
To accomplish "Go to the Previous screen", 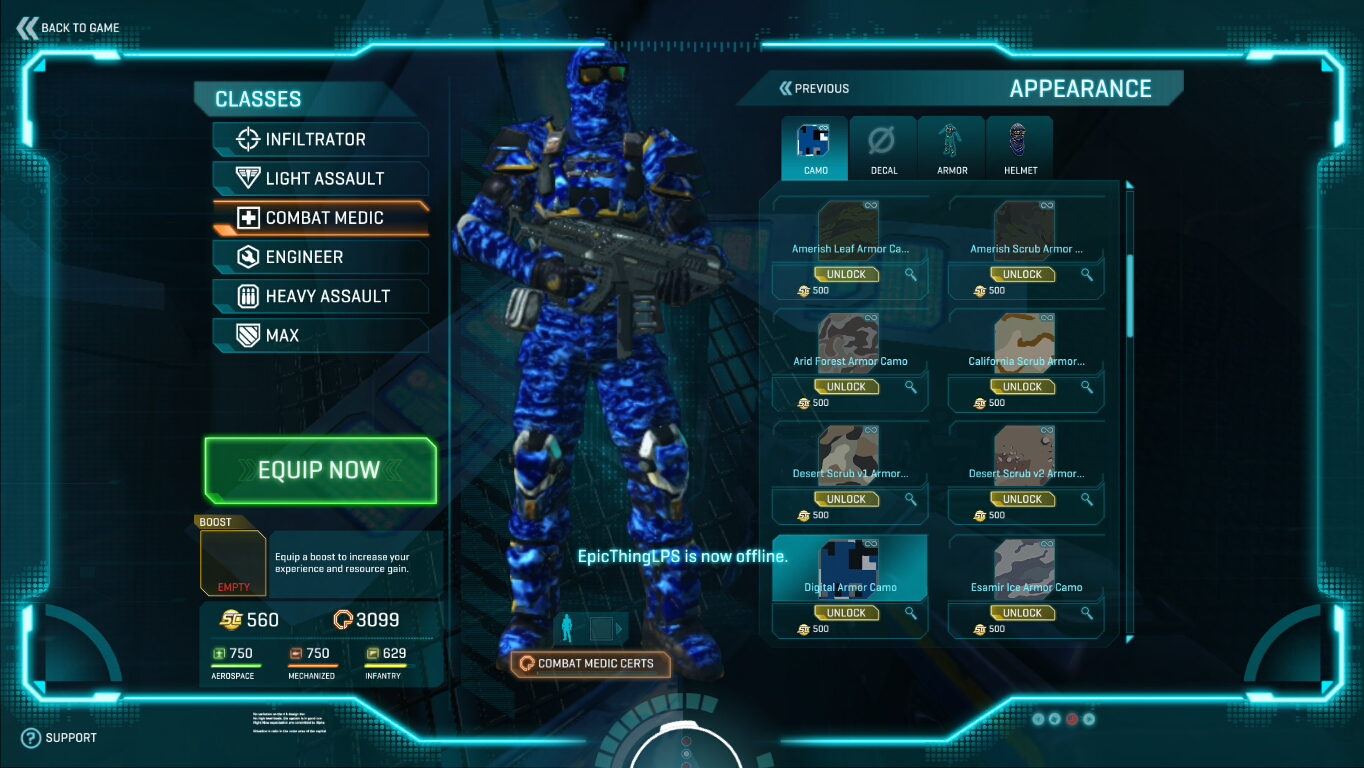I will coord(814,89).
